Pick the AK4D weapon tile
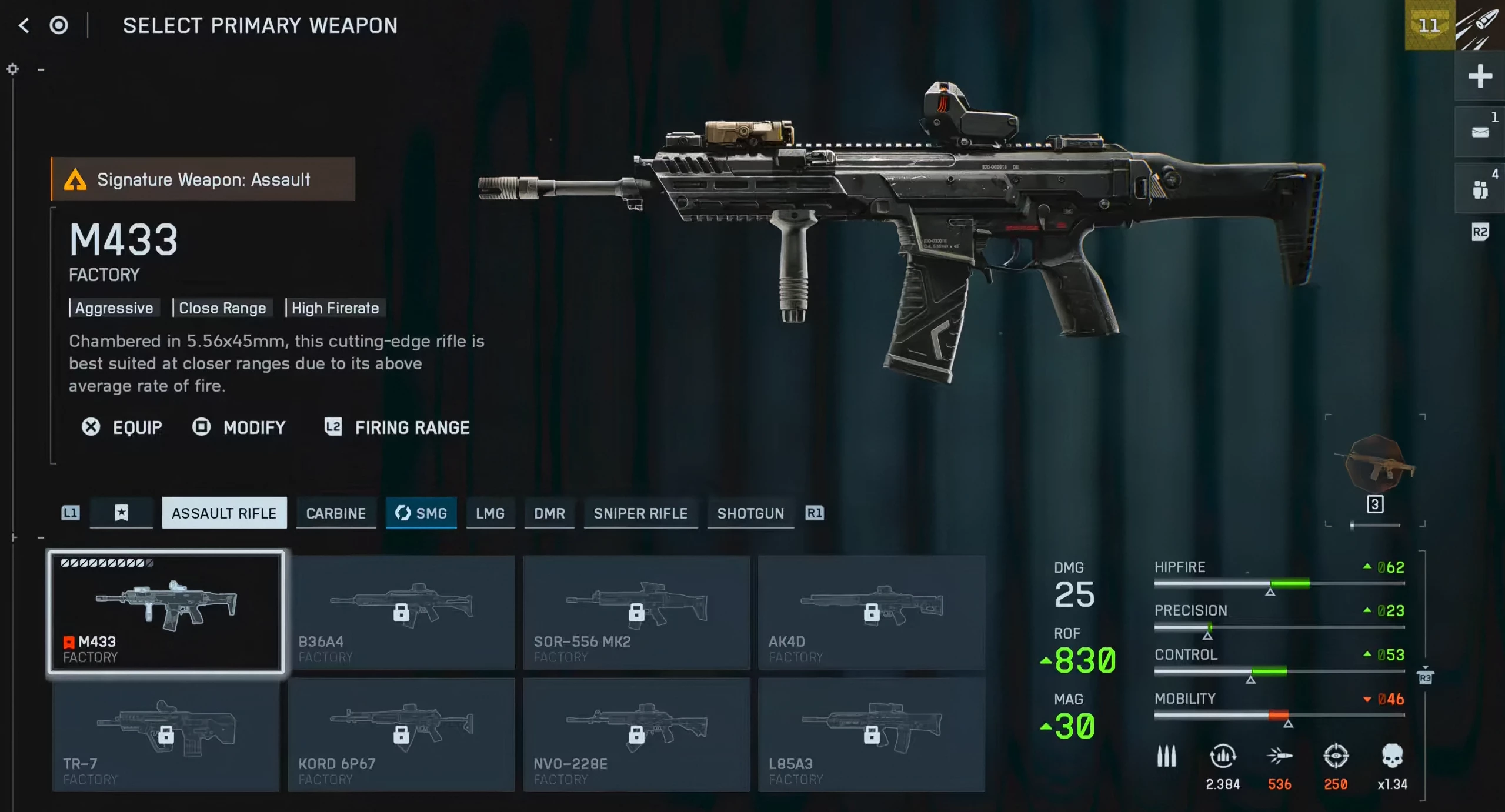The image size is (1505, 812). (x=872, y=611)
